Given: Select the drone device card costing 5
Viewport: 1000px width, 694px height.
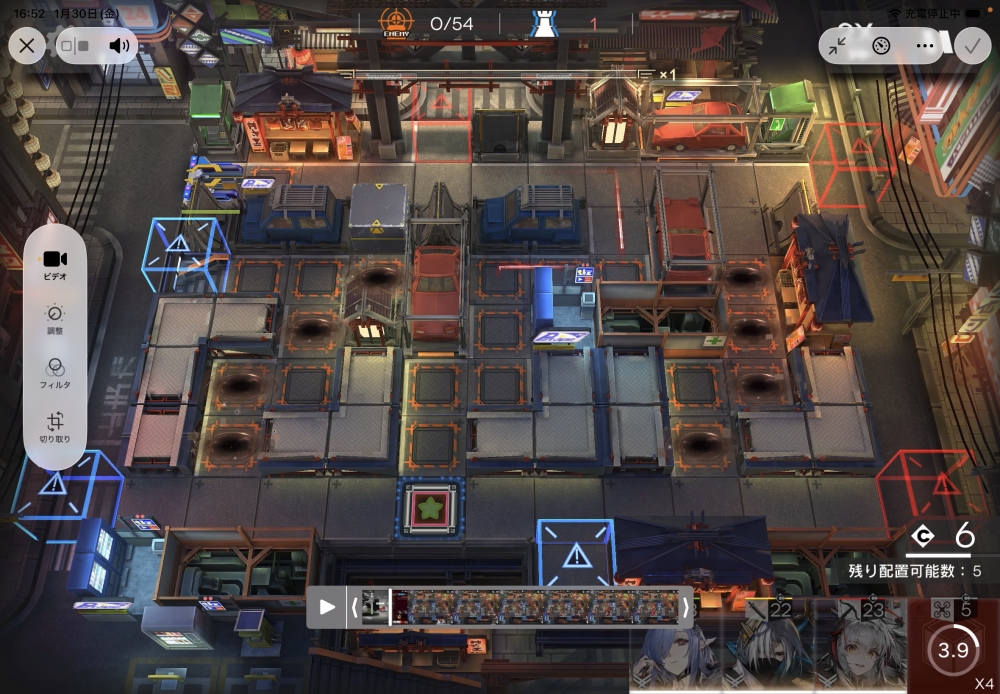Looking at the screenshot, I should click(952, 645).
